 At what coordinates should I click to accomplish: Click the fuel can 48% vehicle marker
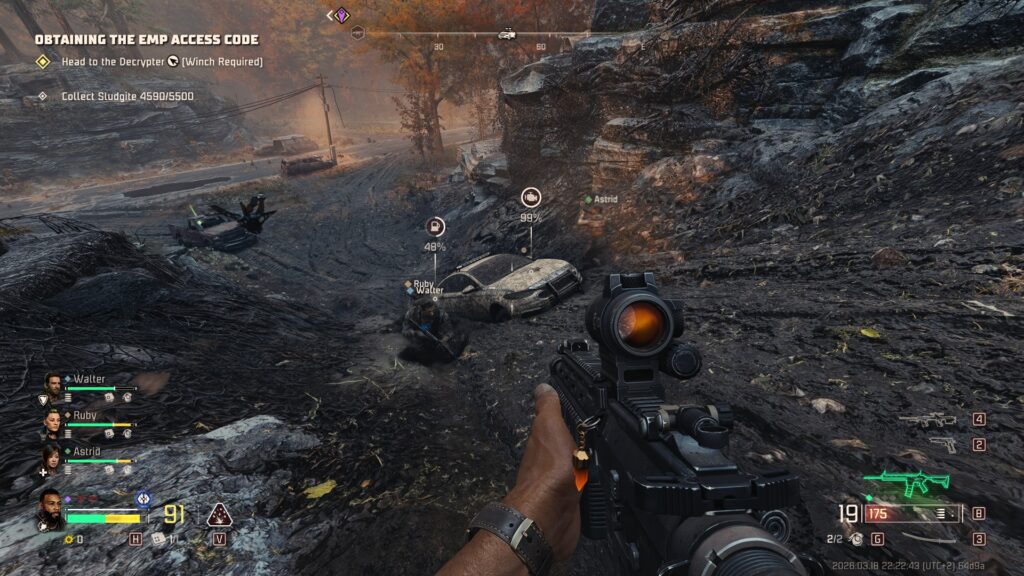coord(435,226)
